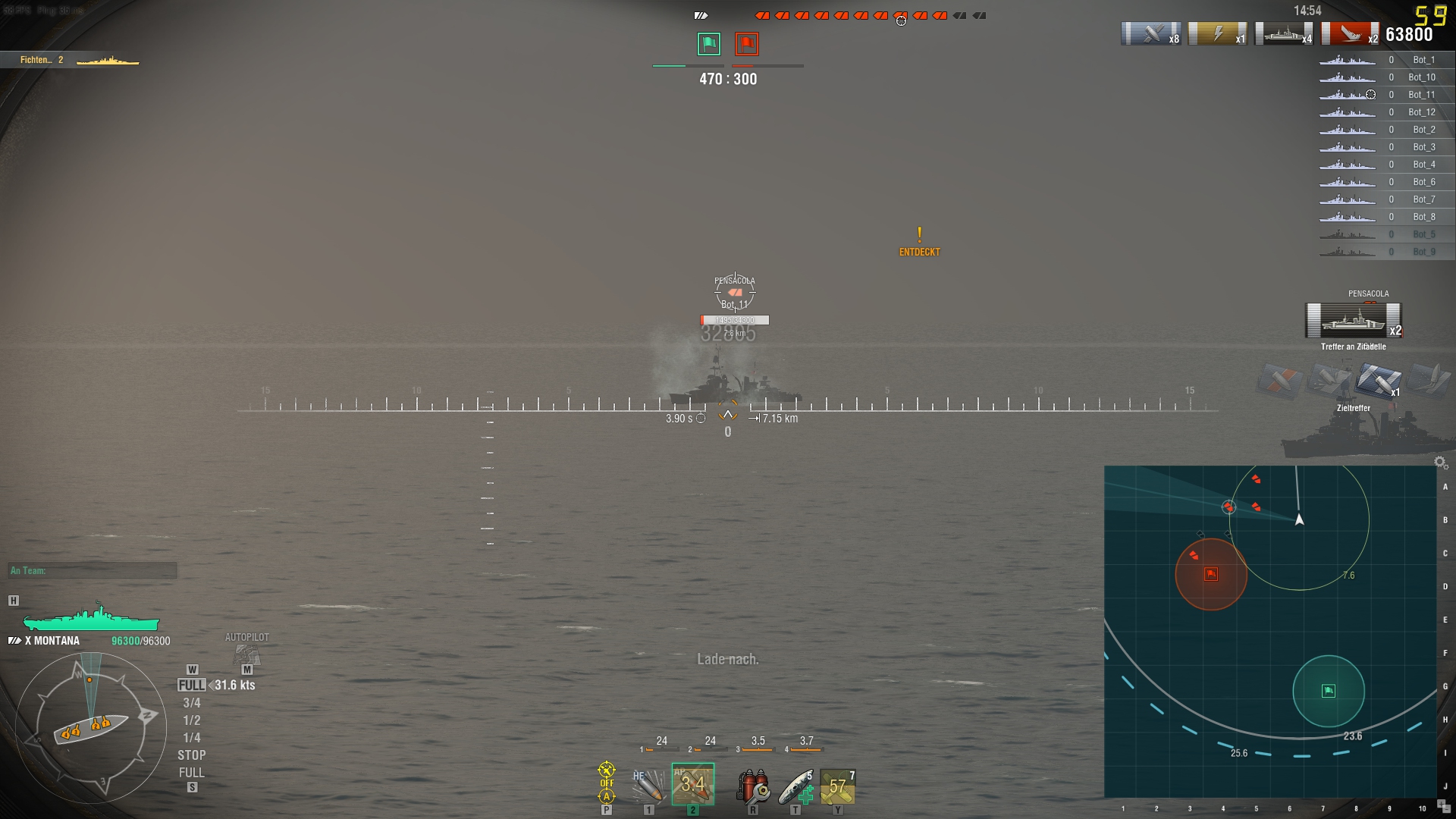The height and width of the screenshot is (819, 1456).
Task: Activate the Damage Control Party consumable
Action: [x=754, y=787]
